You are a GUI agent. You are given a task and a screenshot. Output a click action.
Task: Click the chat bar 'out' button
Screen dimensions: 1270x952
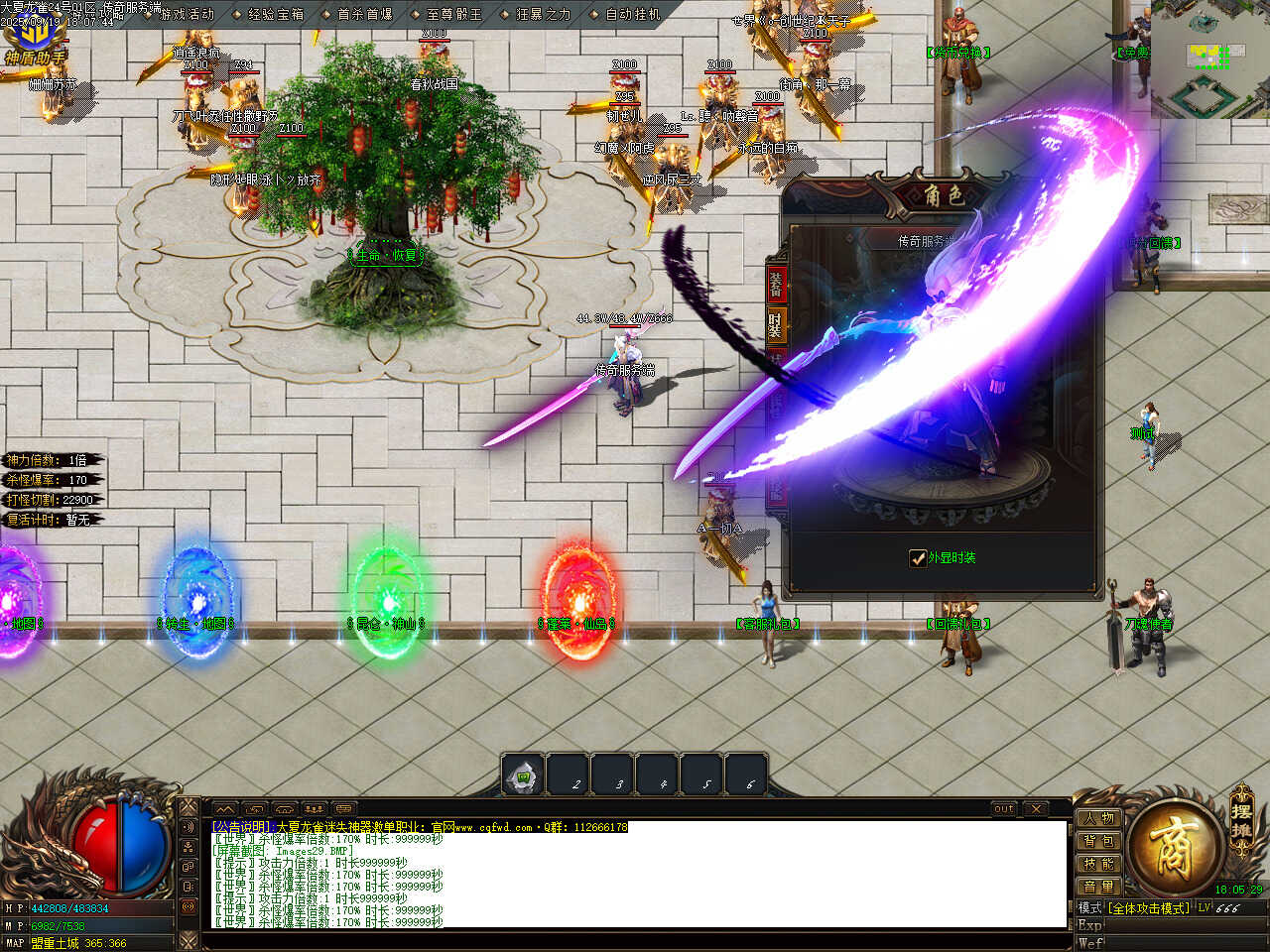tap(1004, 809)
